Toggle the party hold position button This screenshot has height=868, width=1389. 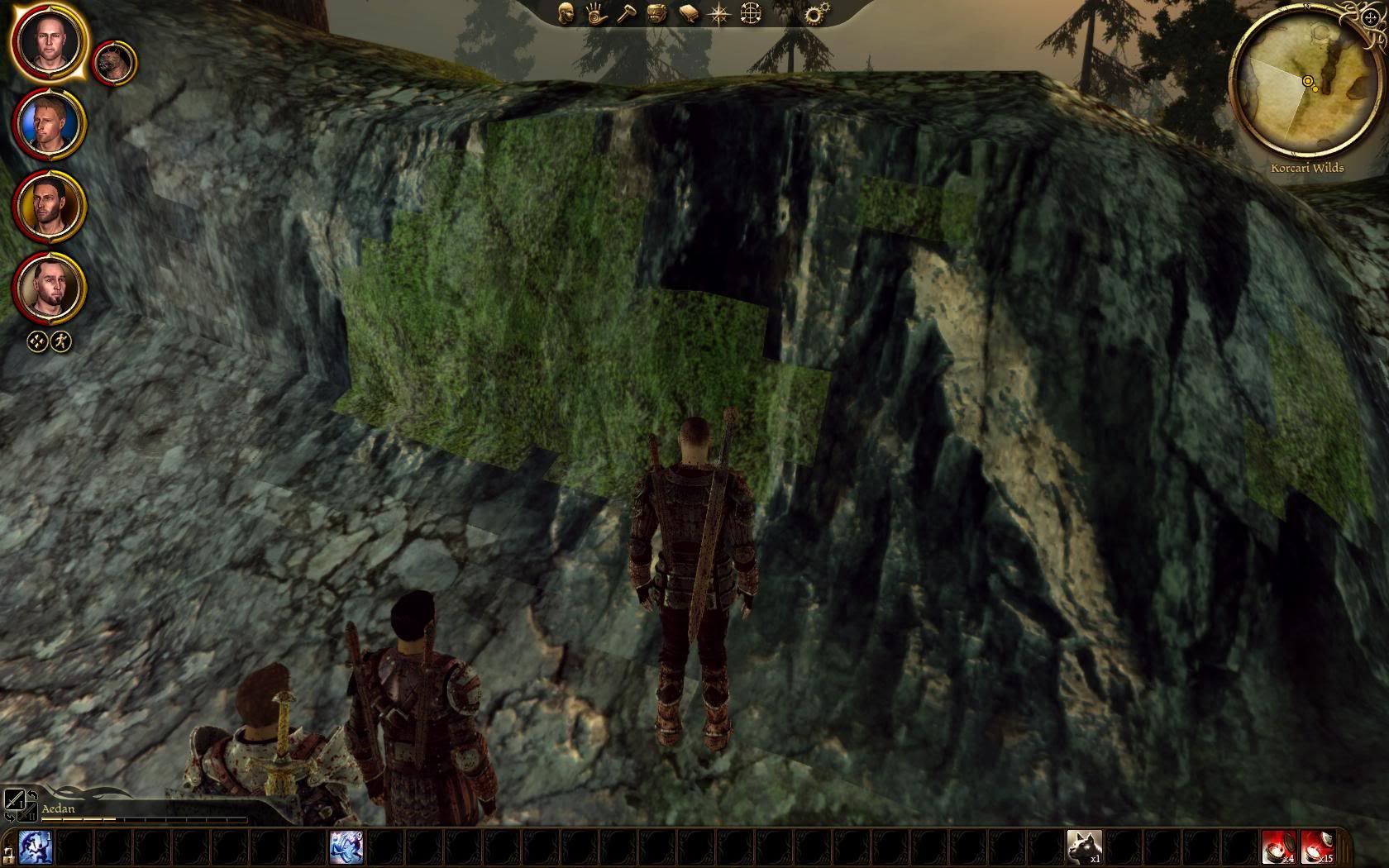click(62, 341)
